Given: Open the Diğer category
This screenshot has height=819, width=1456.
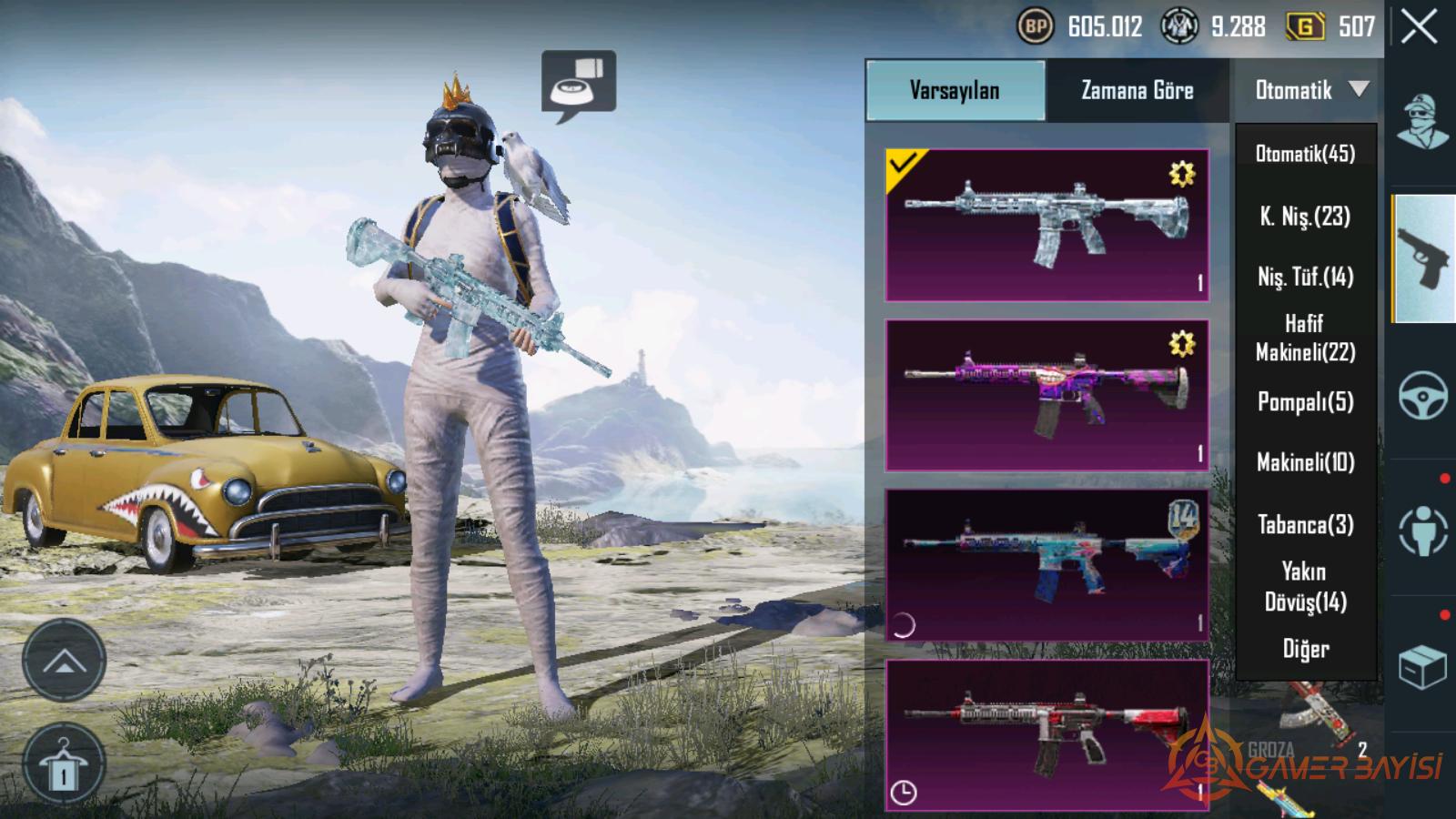Looking at the screenshot, I should tap(1305, 649).
